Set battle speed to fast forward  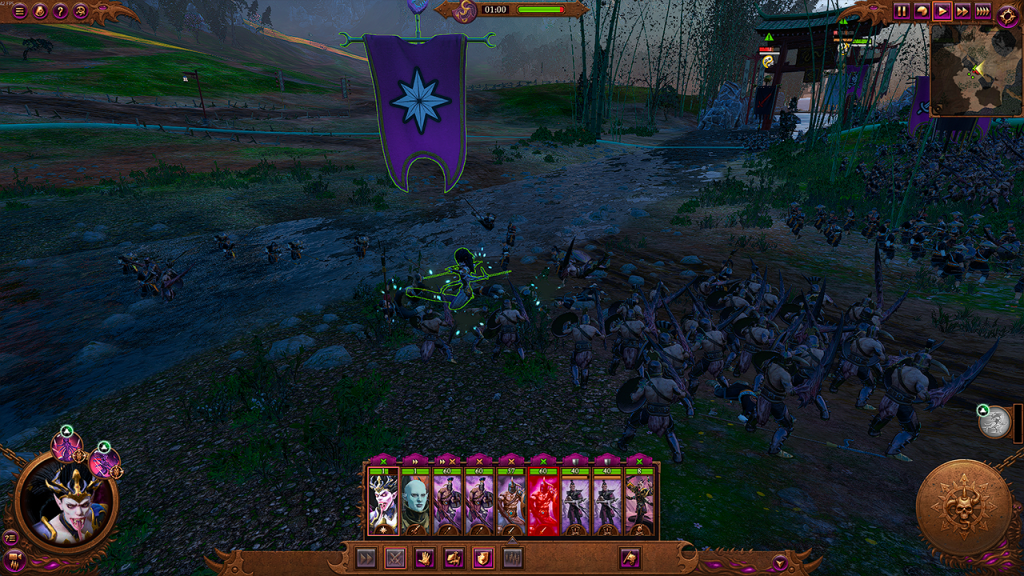tap(962, 11)
